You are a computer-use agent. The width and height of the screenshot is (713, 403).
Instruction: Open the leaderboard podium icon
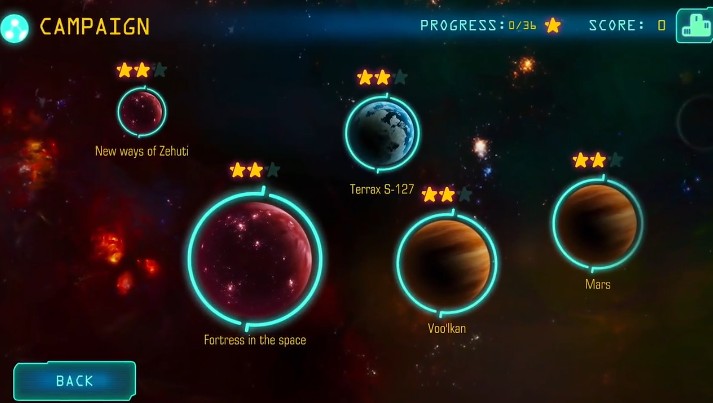coord(694,26)
